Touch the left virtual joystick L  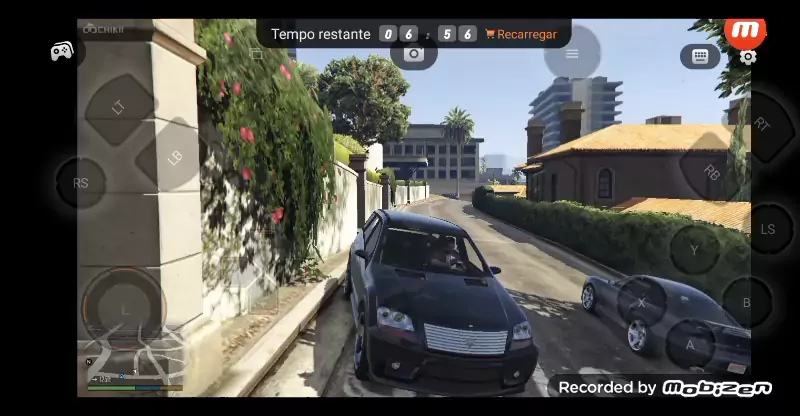(124, 309)
